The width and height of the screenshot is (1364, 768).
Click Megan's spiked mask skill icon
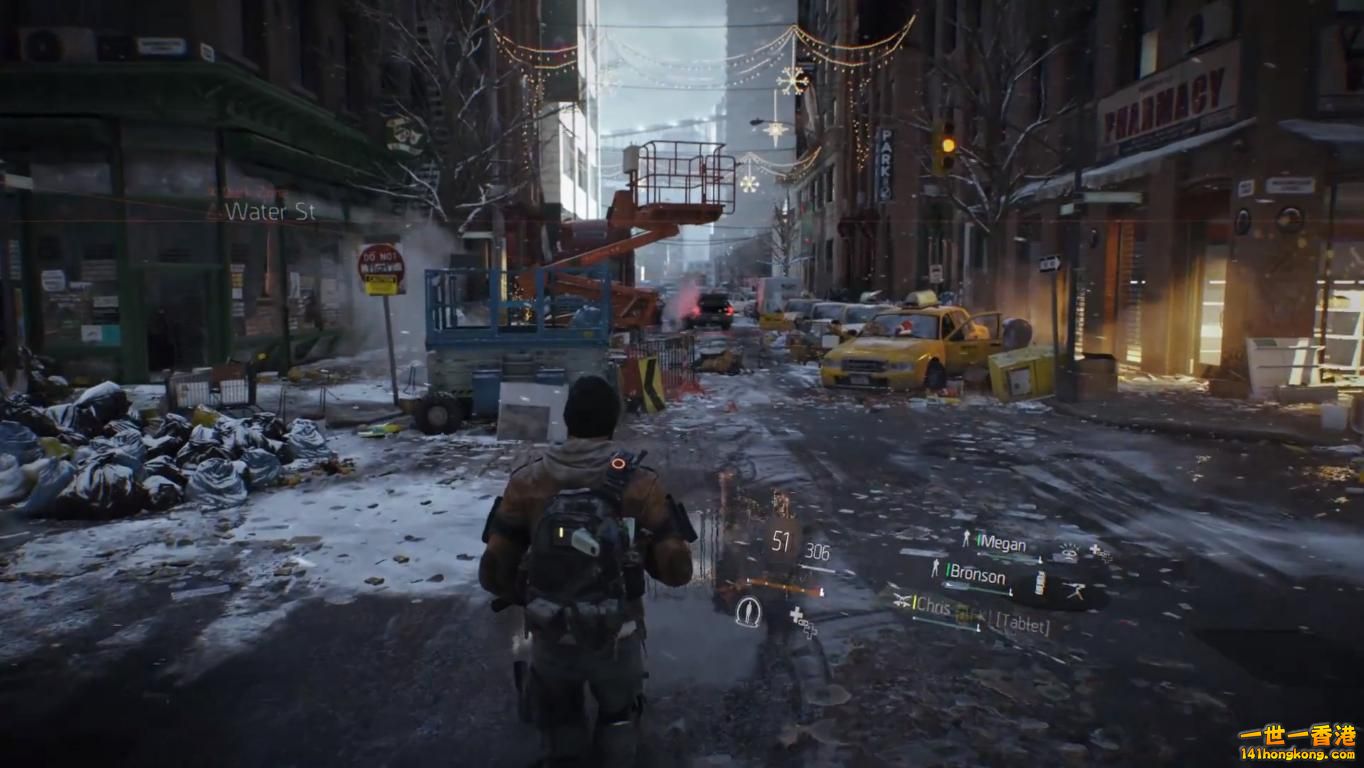pyautogui.click(x=1068, y=550)
